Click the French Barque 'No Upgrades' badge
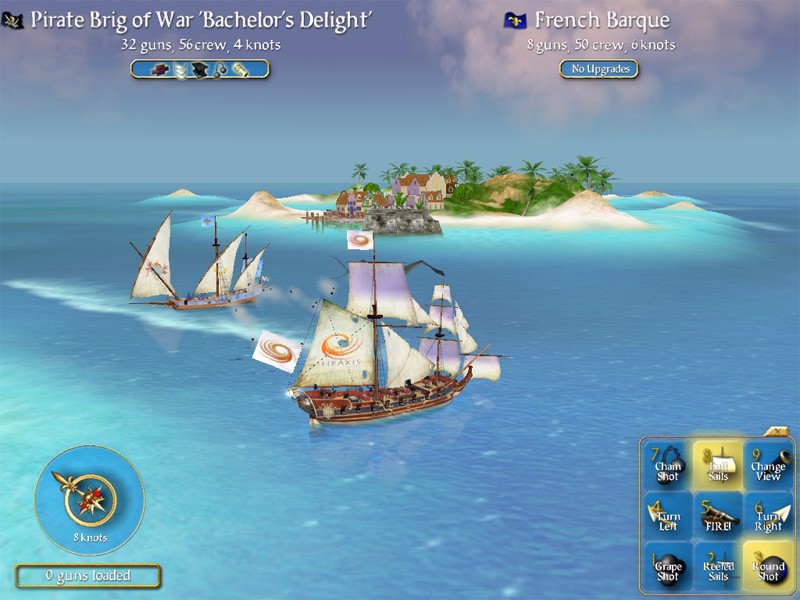The image size is (800, 600). click(x=599, y=69)
